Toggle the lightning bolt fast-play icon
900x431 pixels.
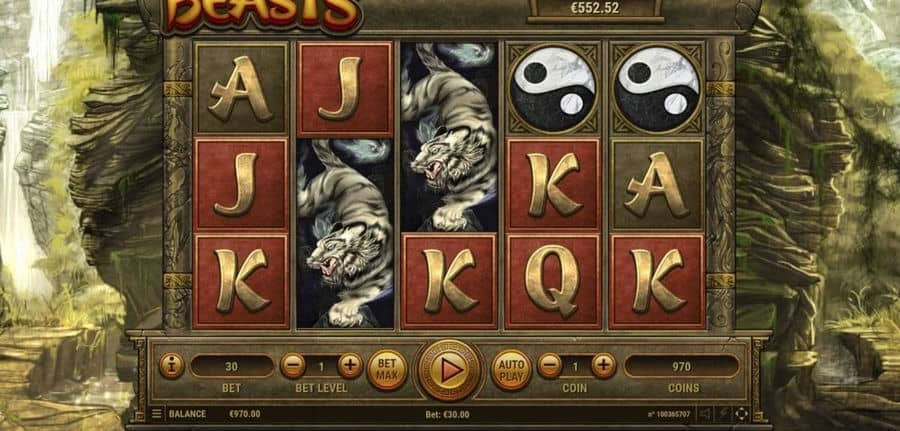click(723, 413)
